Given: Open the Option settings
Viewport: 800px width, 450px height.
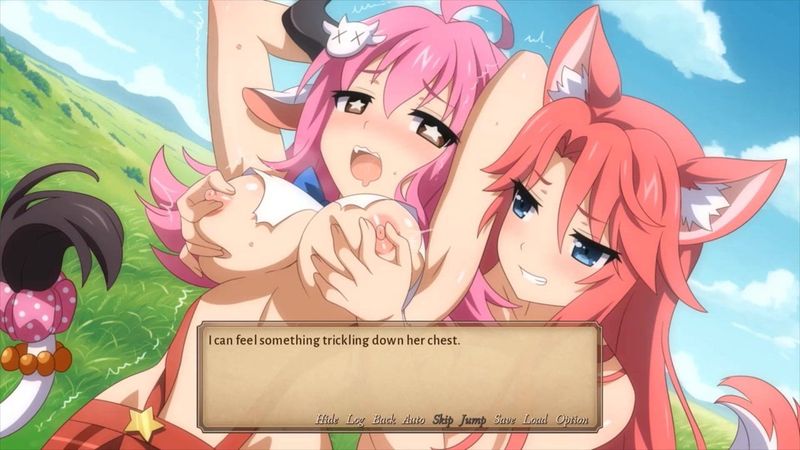Looking at the screenshot, I should [x=572, y=419].
